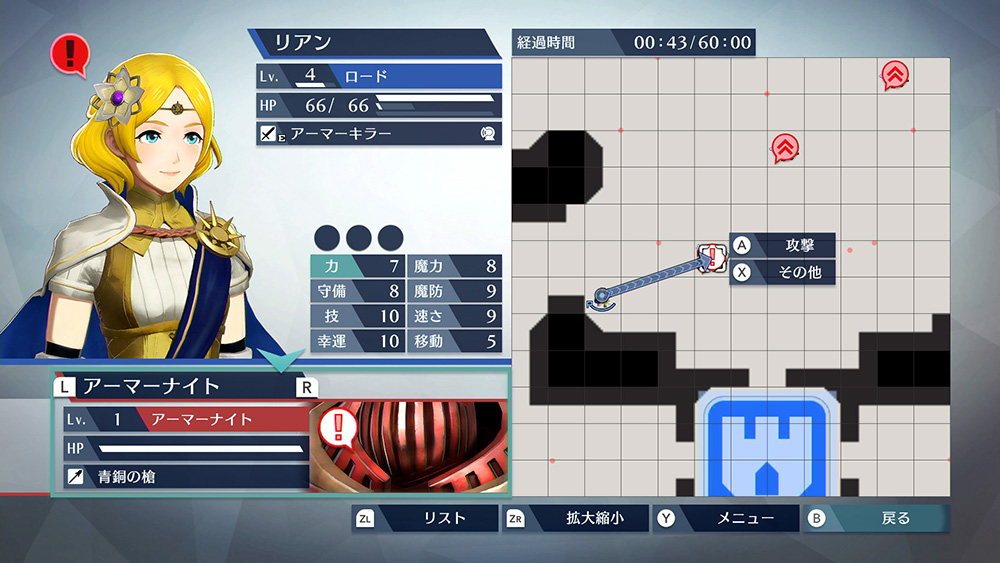Open the メニュー menu
The width and height of the screenshot is (1000, 563).
point(727,518)
